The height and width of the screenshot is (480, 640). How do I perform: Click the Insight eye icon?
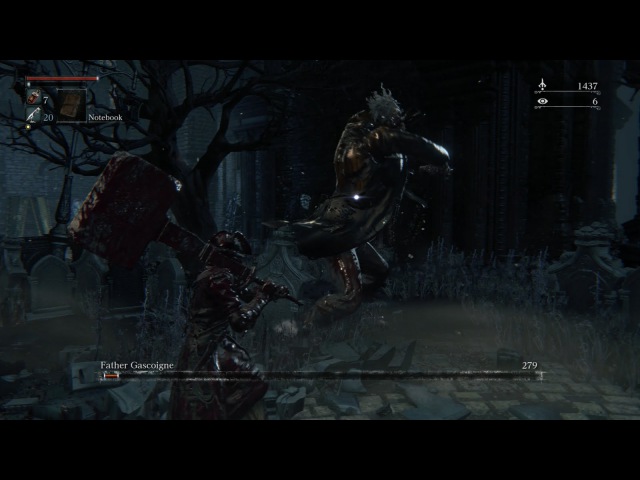pos(542,101)
